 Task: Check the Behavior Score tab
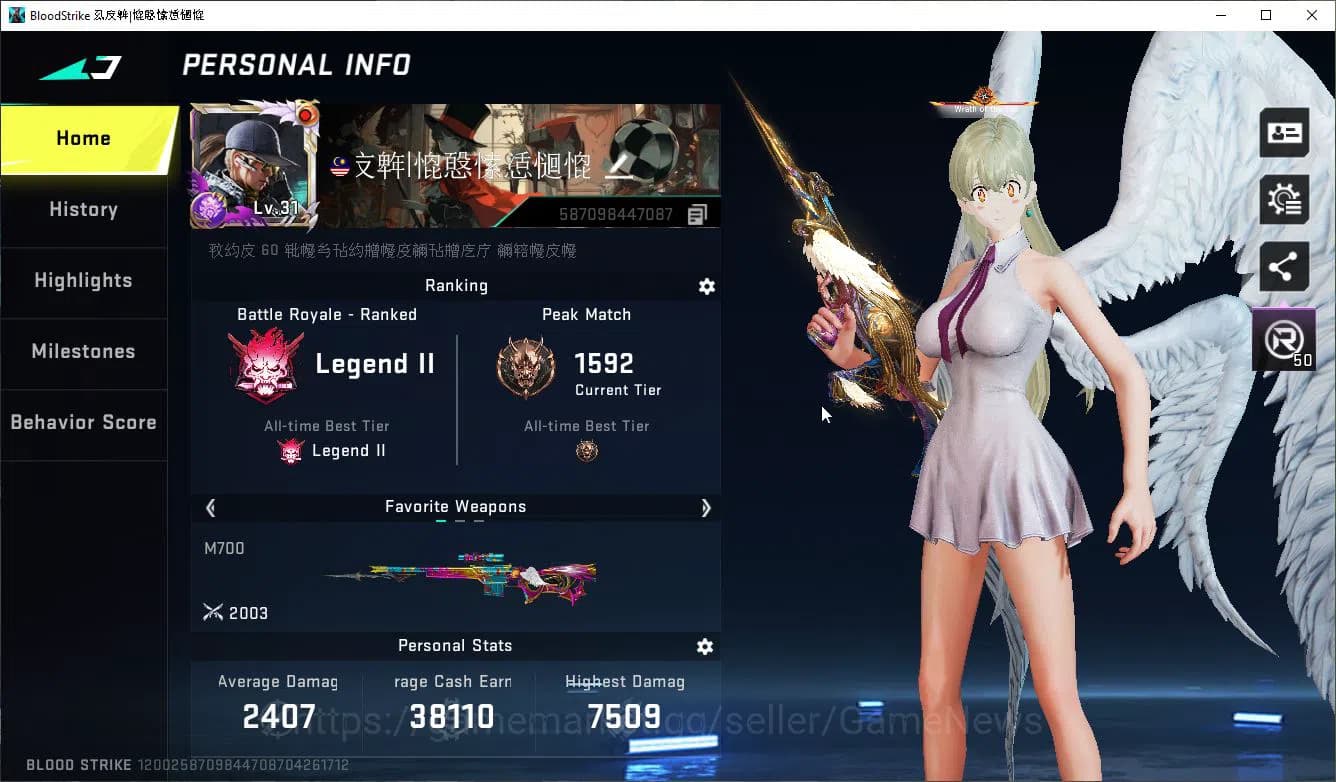click(83, 422)
